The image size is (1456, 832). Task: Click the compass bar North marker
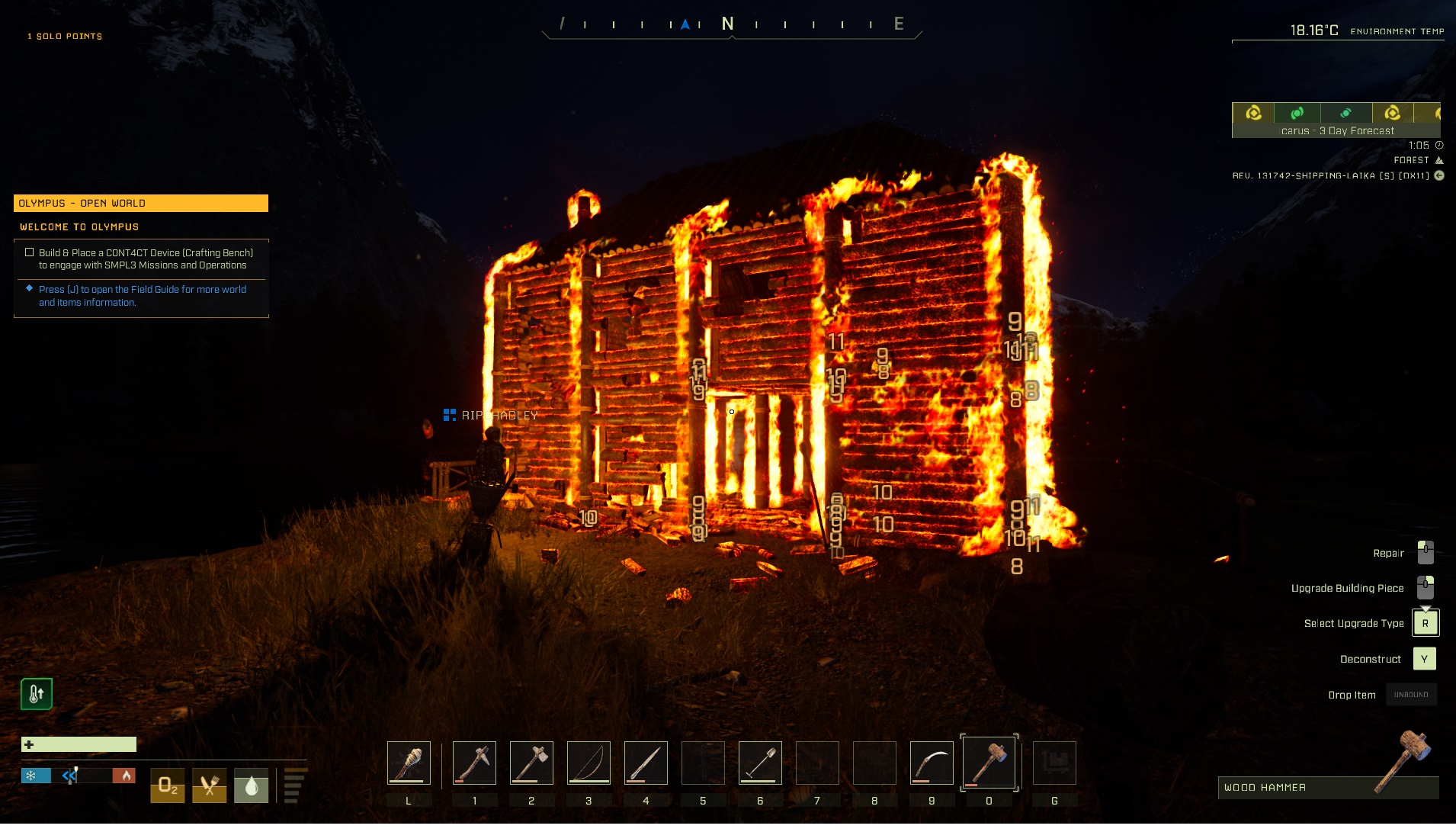728,24
